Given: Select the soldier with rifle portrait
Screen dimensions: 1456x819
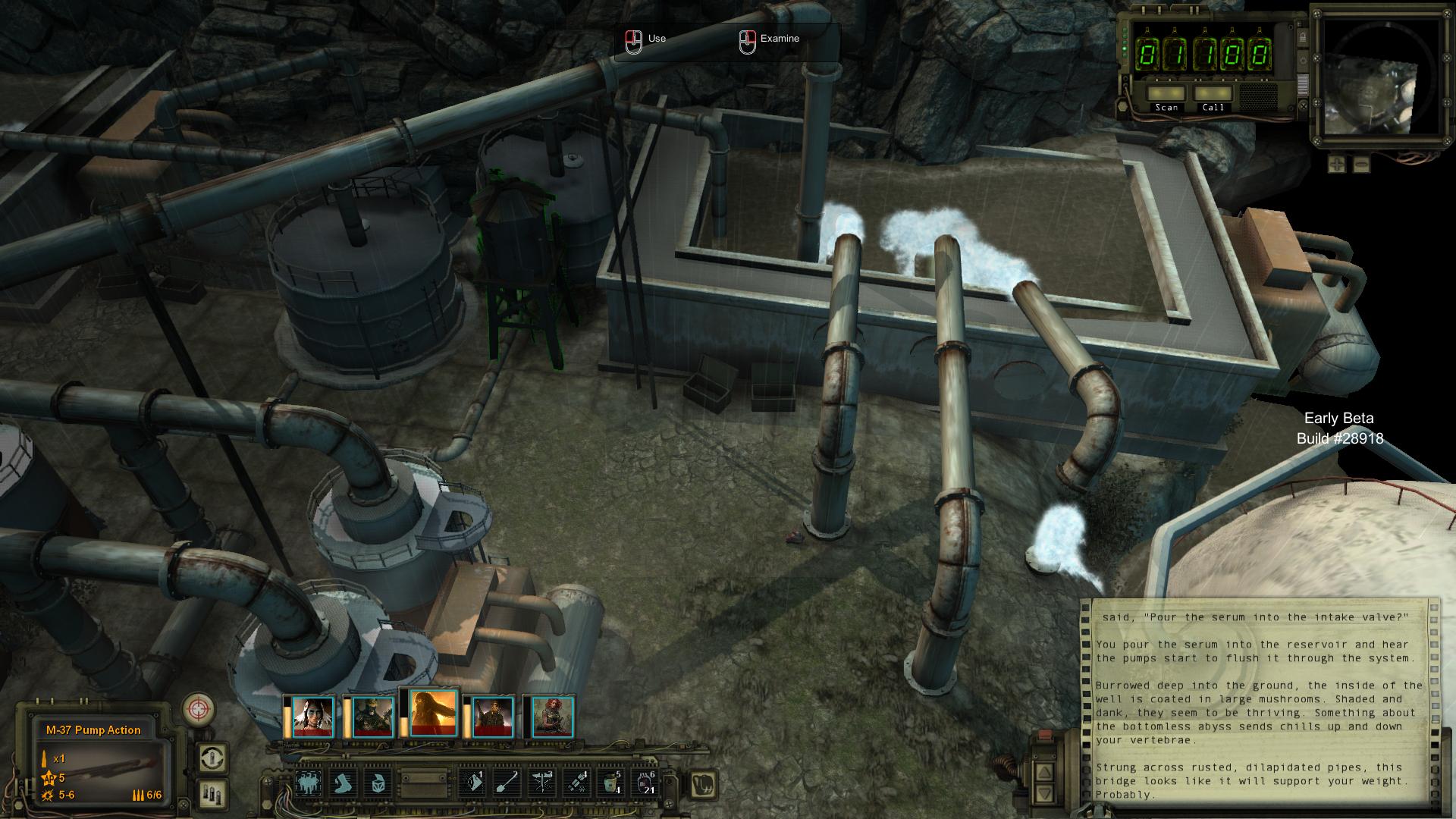Looking at the screenshot, I should coord(493,717).
